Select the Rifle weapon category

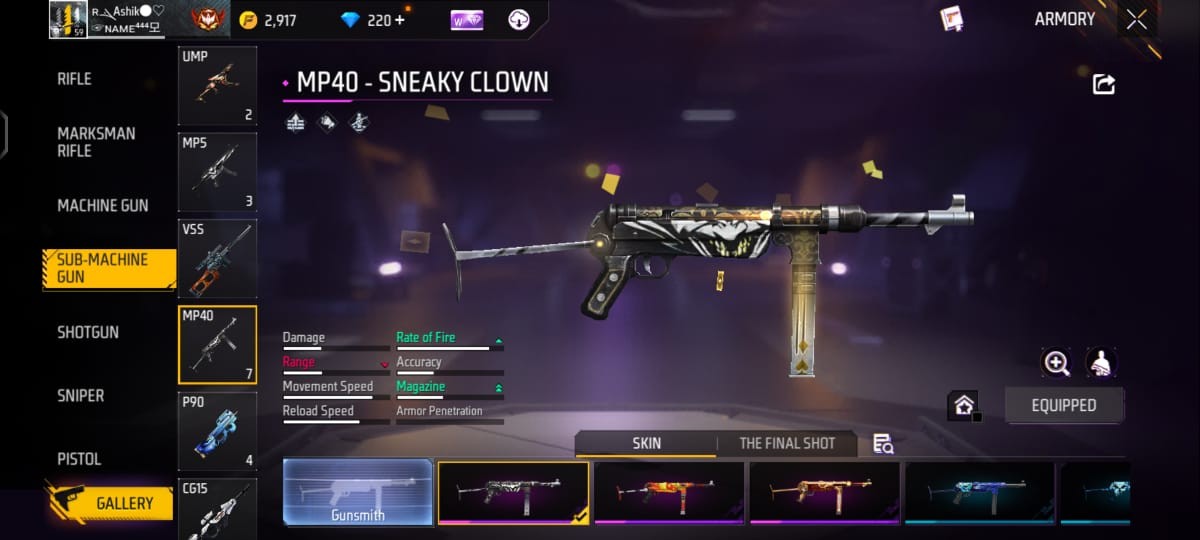click(75, 79)
